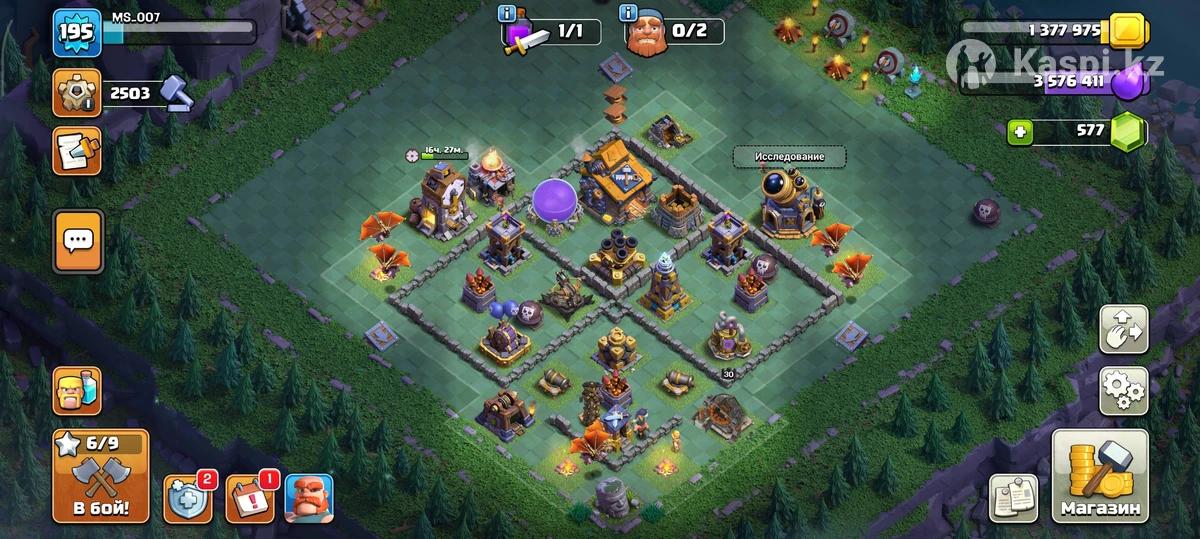Tap the gear and hammer 2503 icon
This screenshot has height=539, width=1200.
pos(78,93)
